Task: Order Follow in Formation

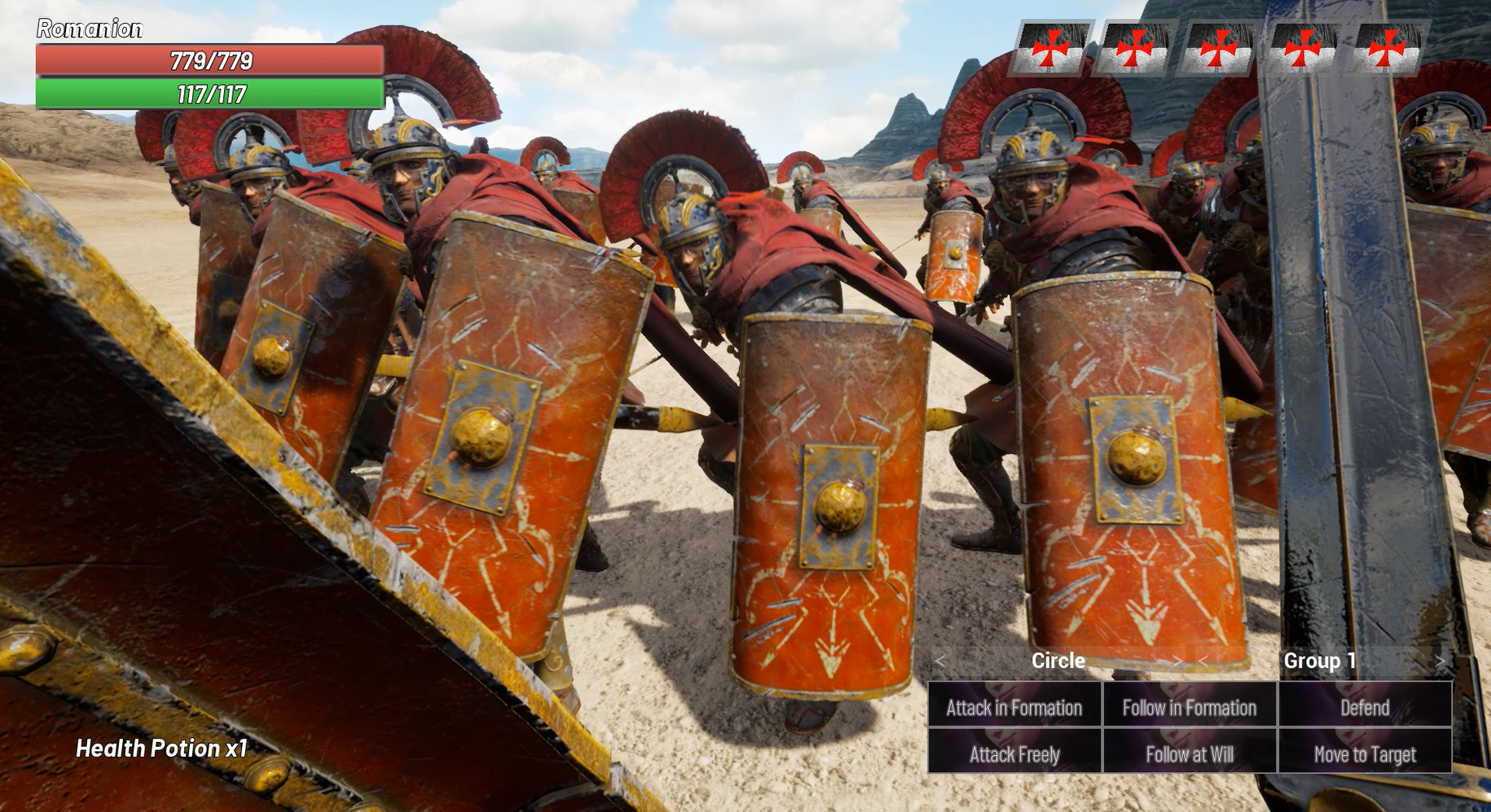Action: coord(1188,708)
